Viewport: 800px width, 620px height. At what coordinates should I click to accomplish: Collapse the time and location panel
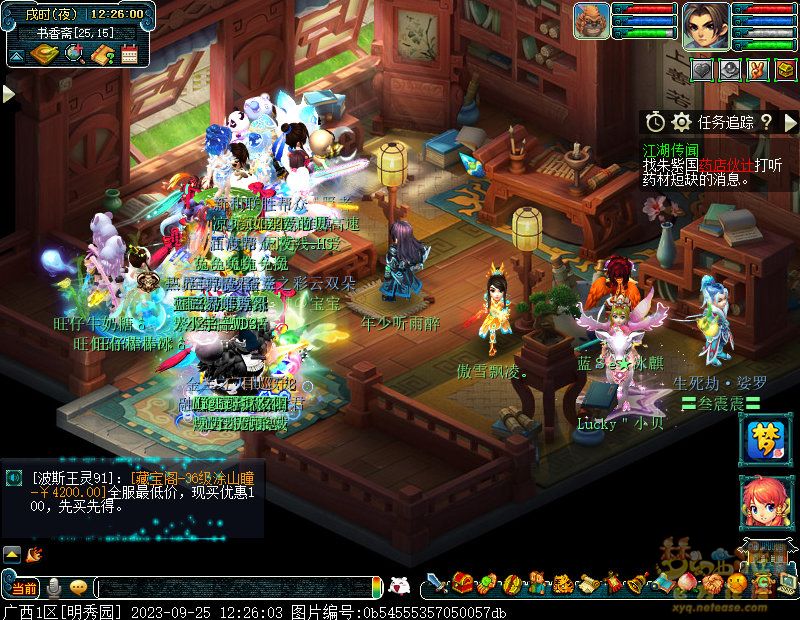click(15, 57)
